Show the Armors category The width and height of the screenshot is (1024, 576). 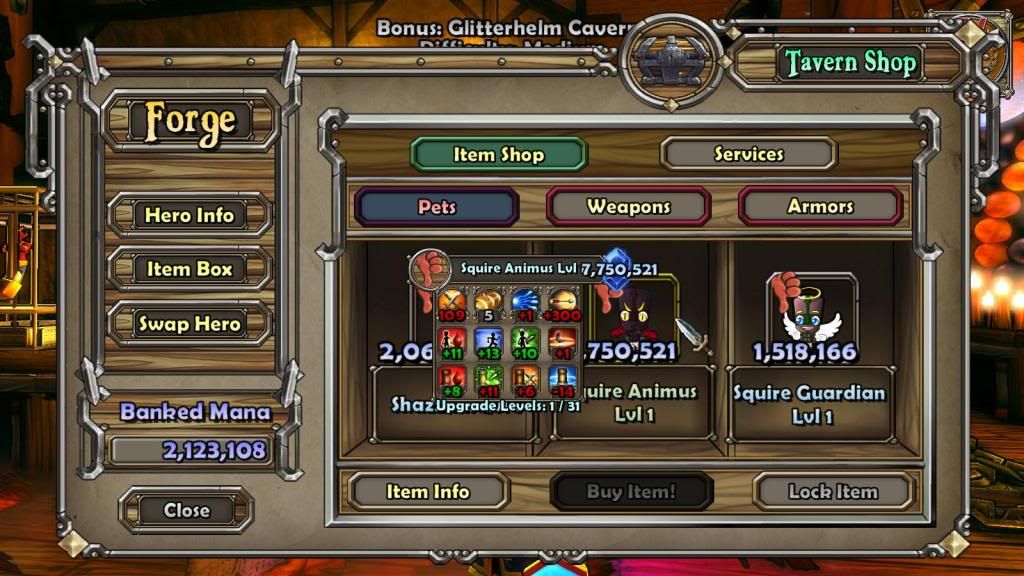[x=820, y=207]
